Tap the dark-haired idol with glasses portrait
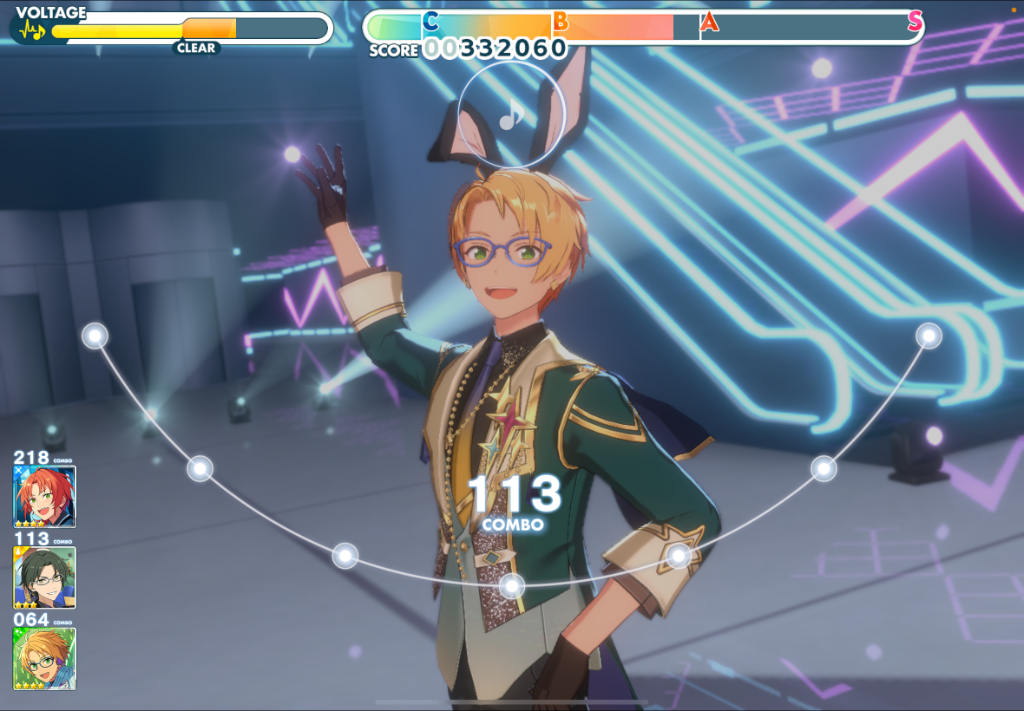 (x=44, y=577)
